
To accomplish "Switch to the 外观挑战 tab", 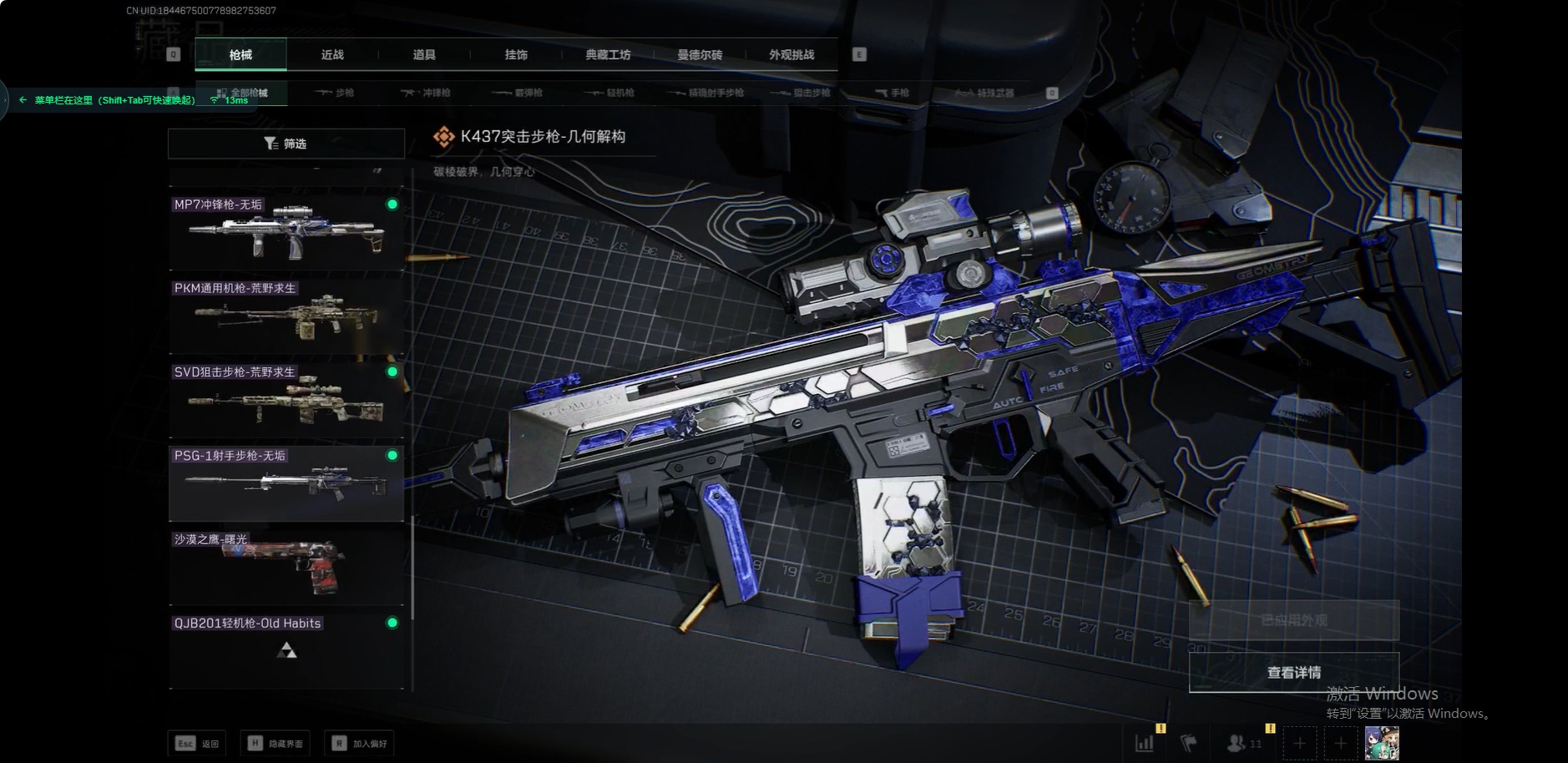I will (x=792, y=55).
